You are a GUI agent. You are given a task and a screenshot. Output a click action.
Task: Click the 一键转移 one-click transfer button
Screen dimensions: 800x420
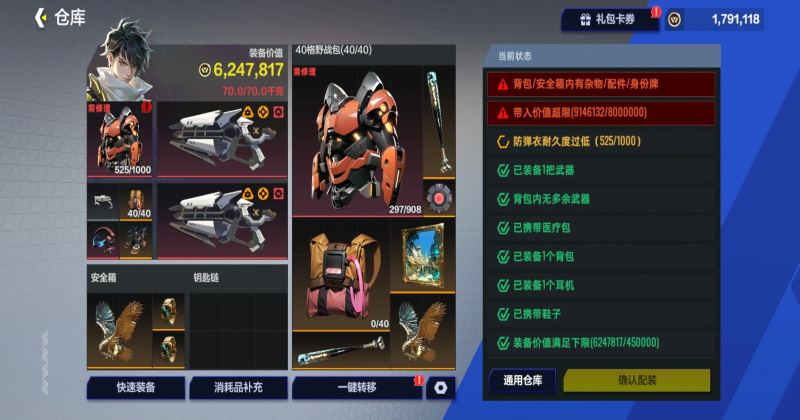pos(356,387)
